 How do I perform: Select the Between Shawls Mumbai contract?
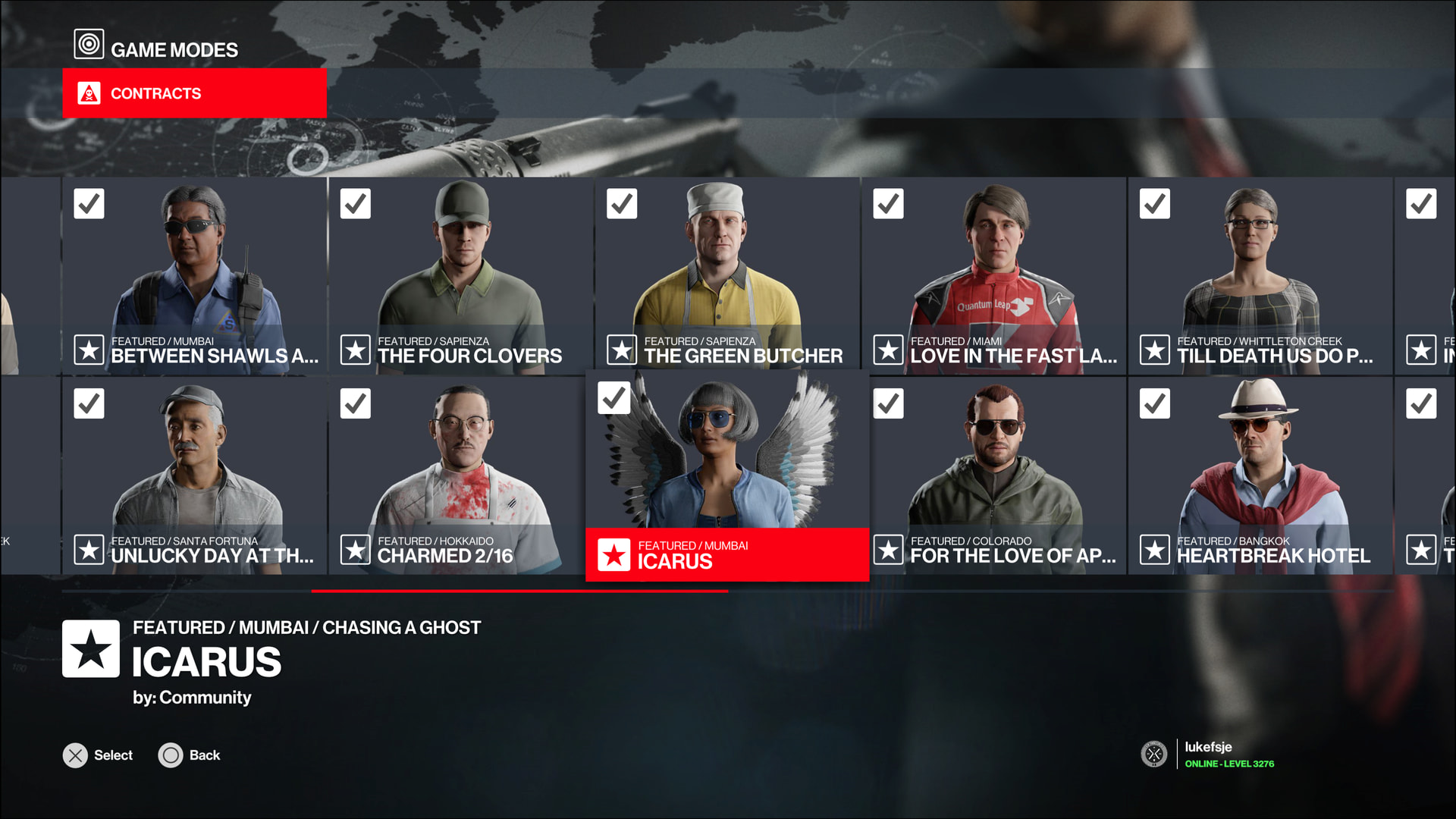194,276
